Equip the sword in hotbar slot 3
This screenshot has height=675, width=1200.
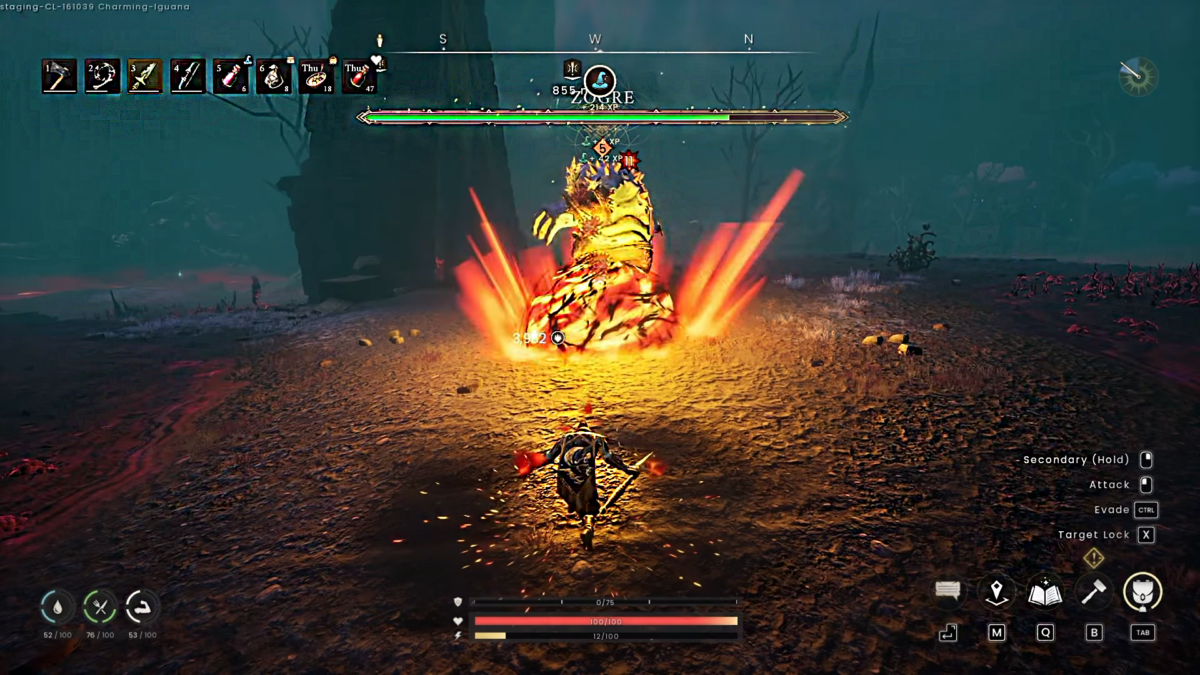[x=145, y=76]
